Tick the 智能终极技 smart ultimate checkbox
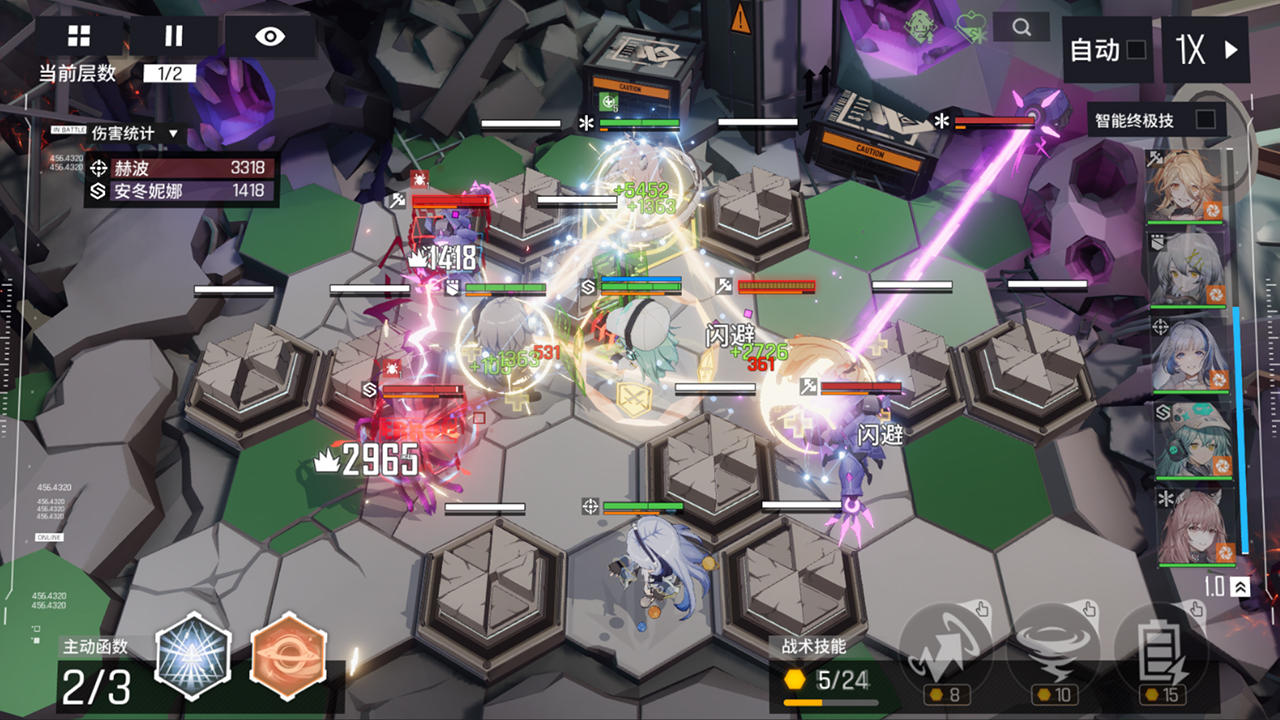The width and height of the screenshot is (1280, 720). (x=1205, y=120)
